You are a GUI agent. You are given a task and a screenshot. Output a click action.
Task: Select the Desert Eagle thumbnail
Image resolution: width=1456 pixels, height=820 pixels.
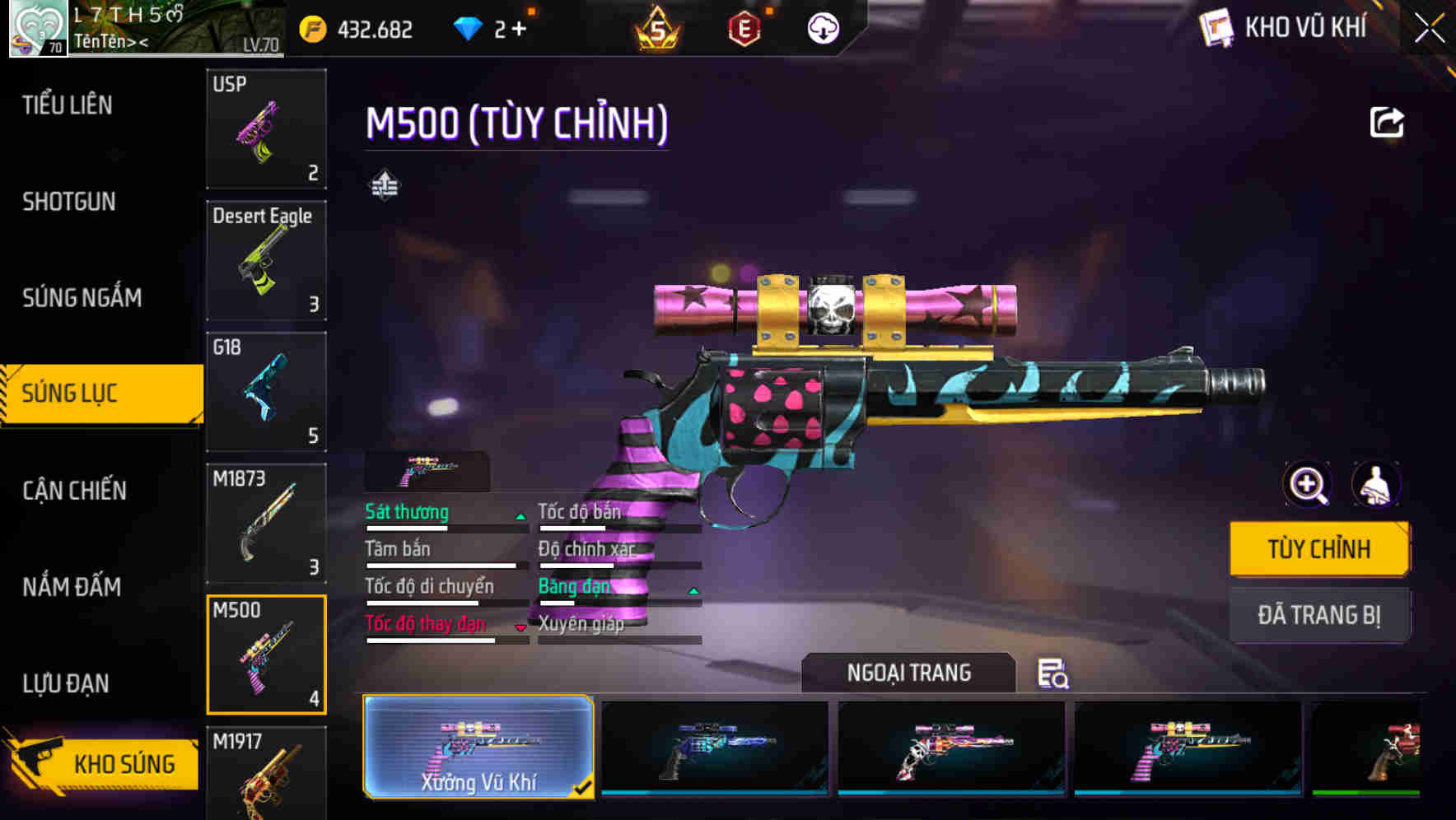point(266,260)
